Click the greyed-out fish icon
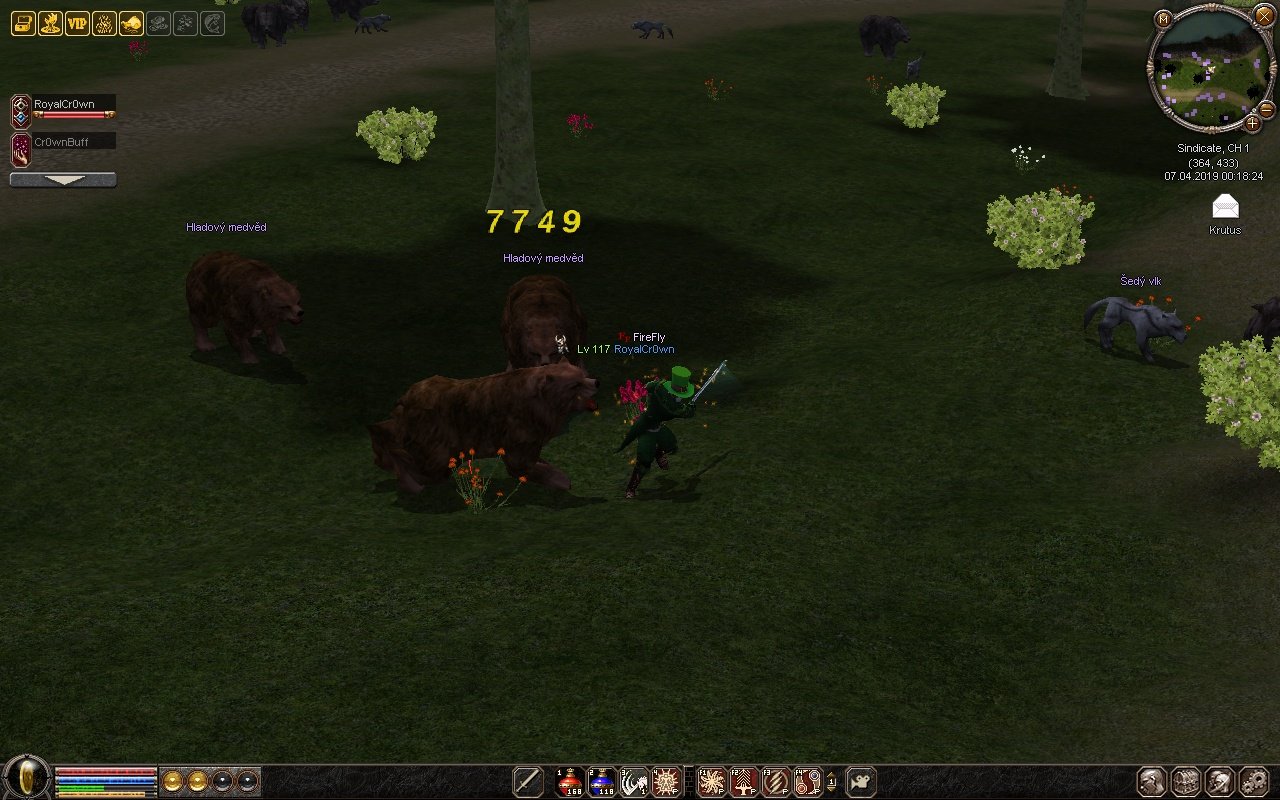Image resolution: width=1280 pixels, height=800 pixels. tap(212, 24)
